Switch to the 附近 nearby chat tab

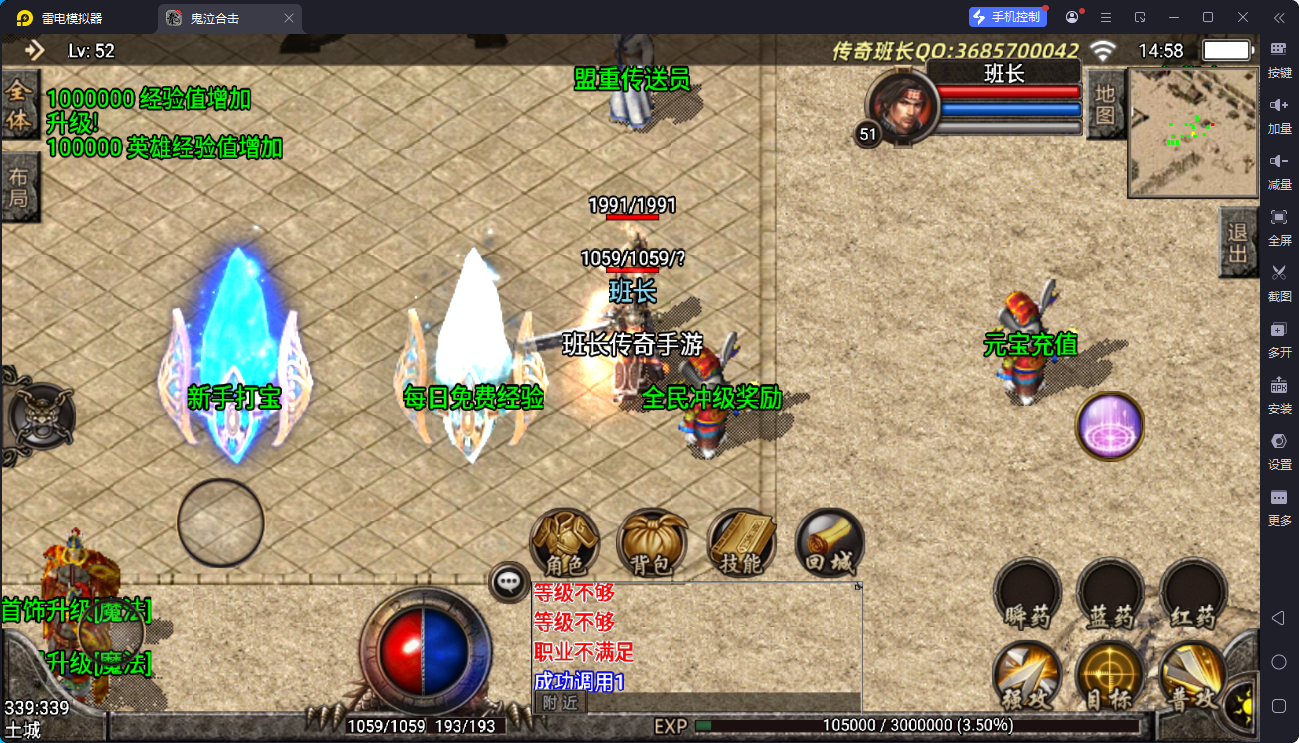[x=560, y=702]
